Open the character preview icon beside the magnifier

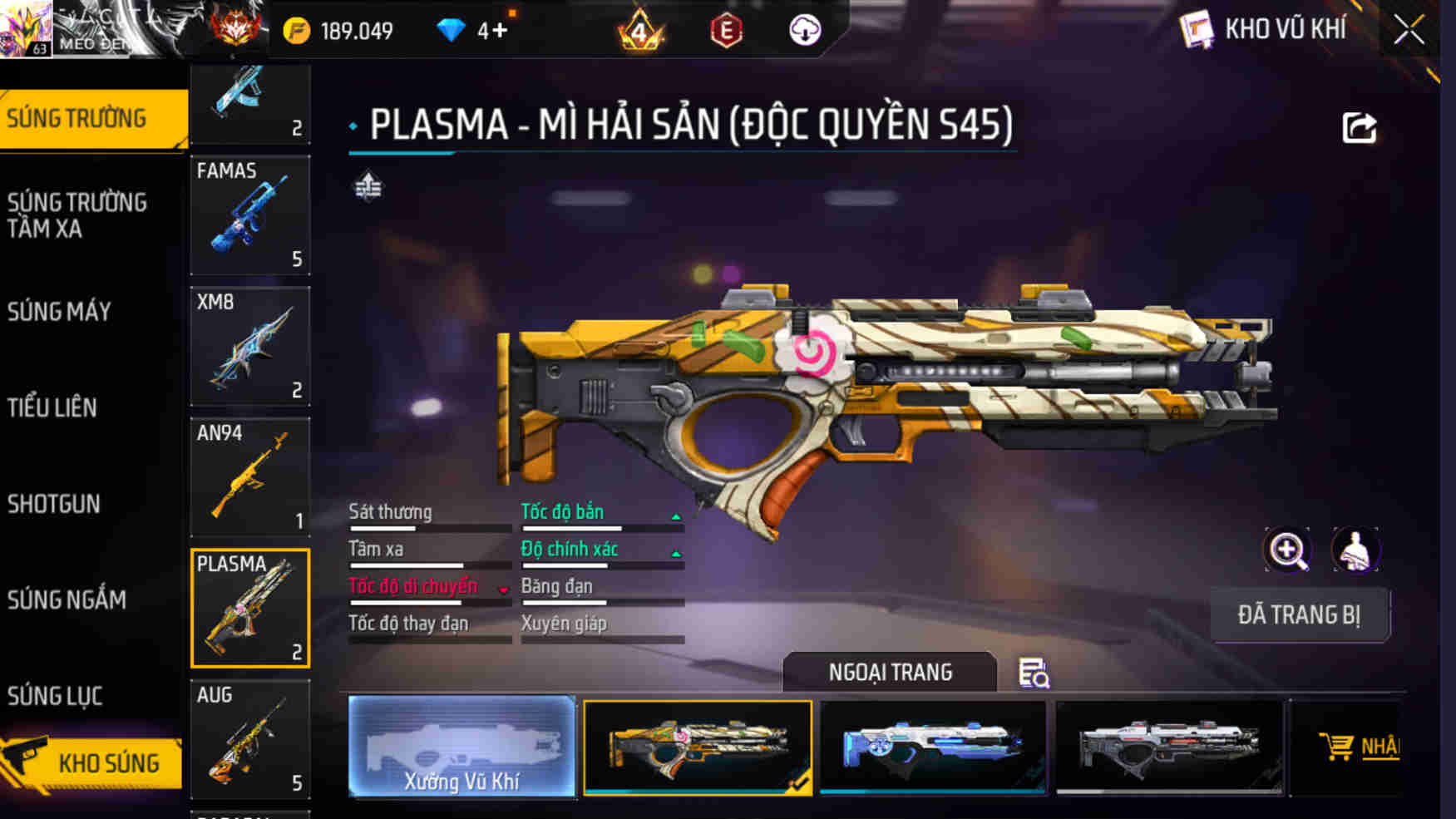(1357, 550)
